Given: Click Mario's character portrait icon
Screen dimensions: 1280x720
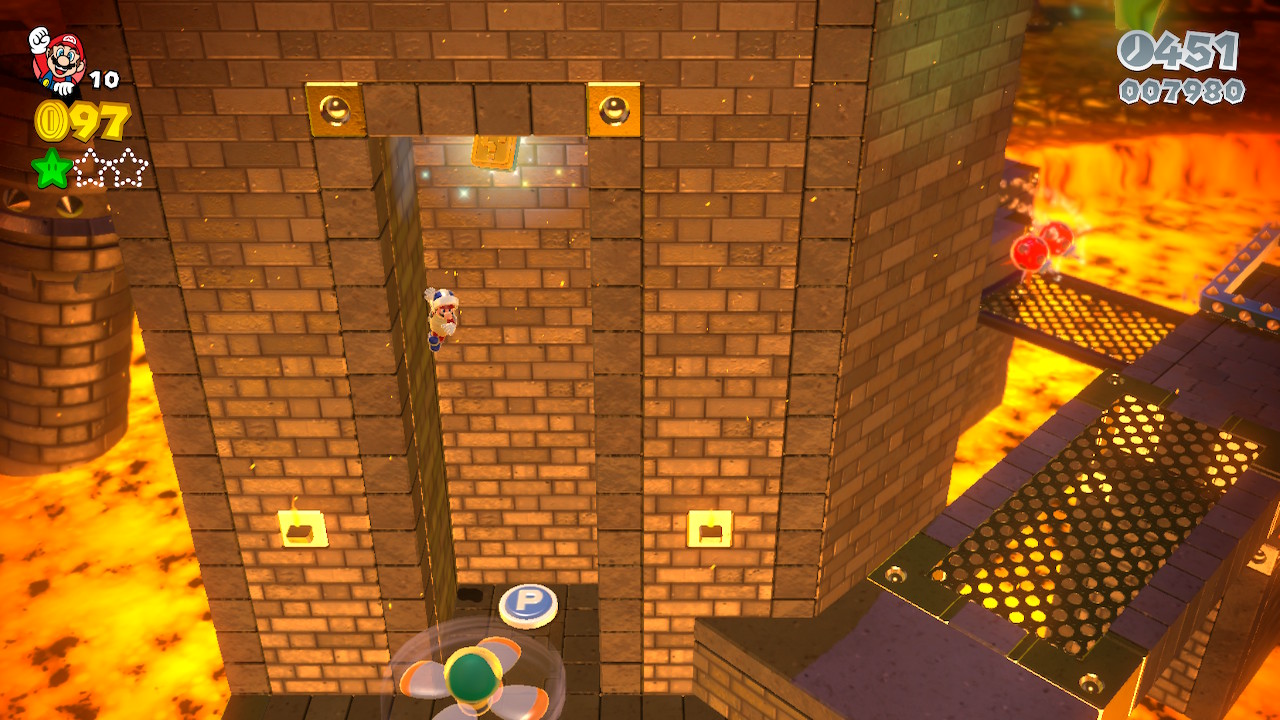Looking at the screenshot, I should click(57, 60).
